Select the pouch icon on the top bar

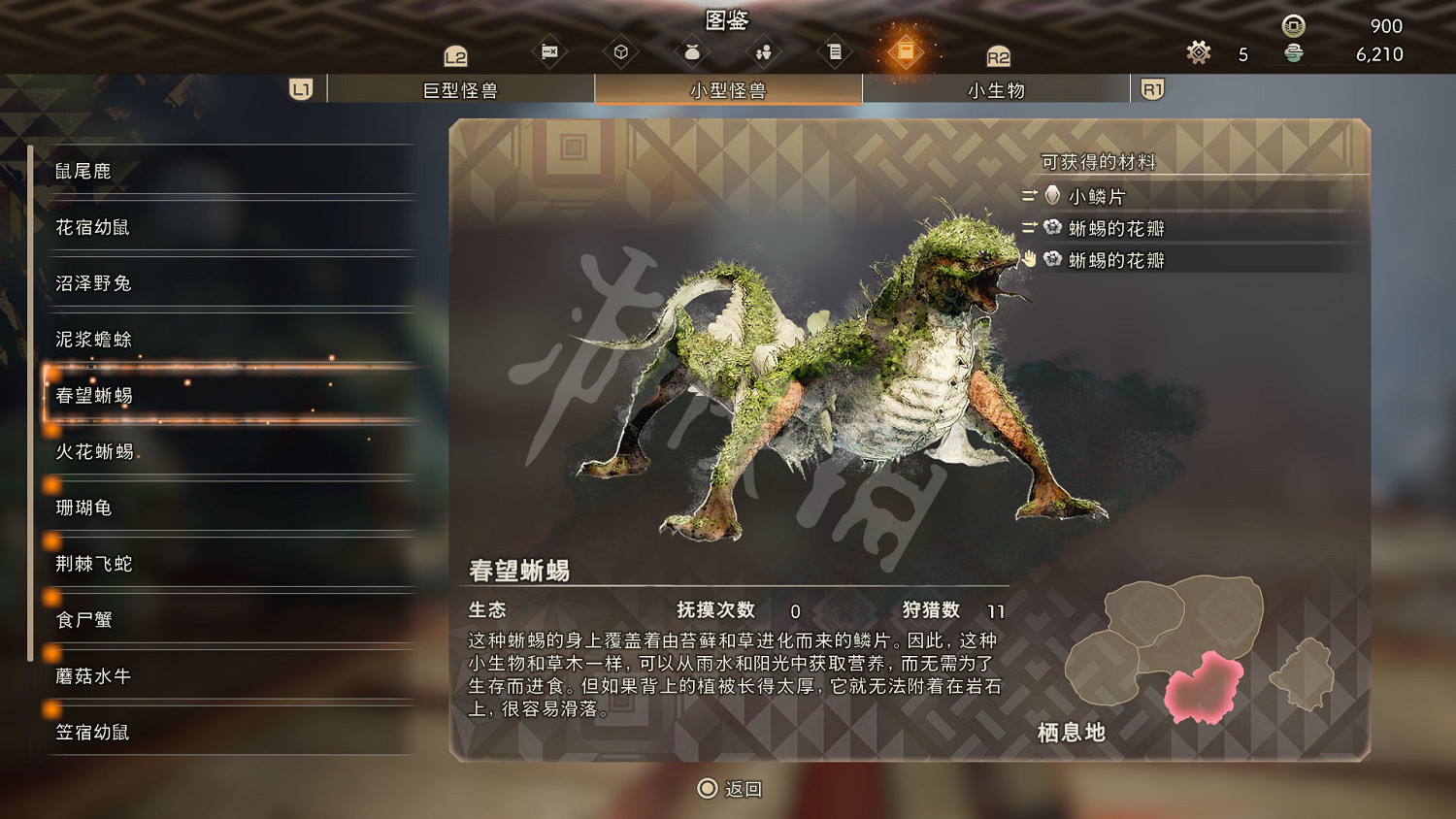[x=692, y=53]
